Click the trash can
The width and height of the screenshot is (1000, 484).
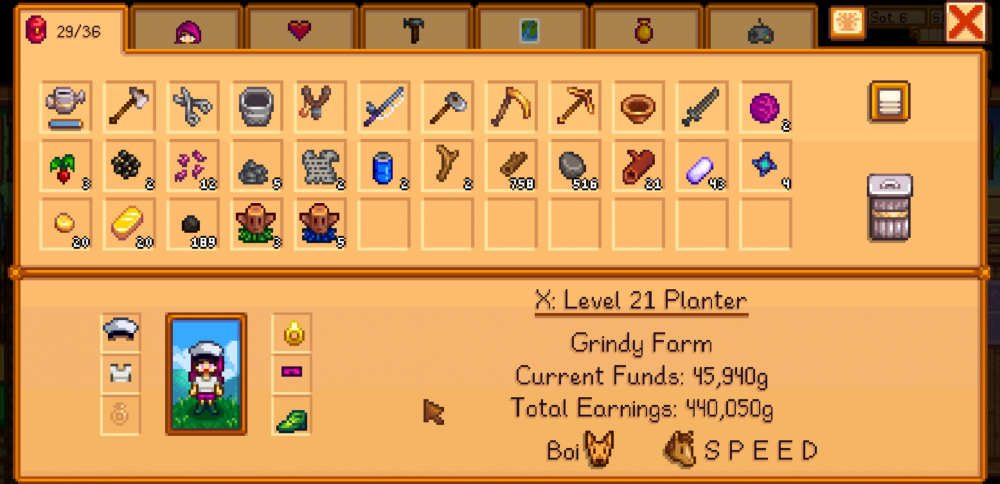(x=888, y=207)
